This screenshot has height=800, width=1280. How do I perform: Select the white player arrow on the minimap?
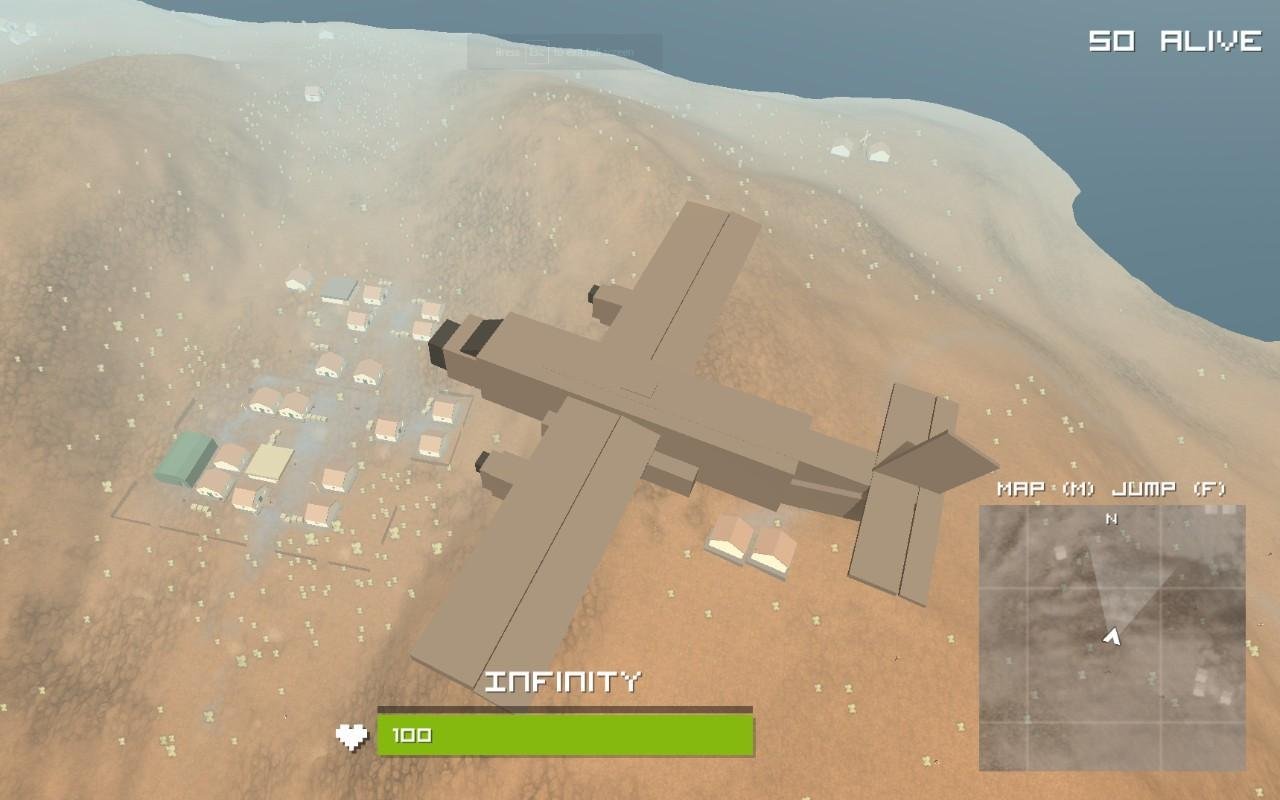(x=1113, y=634)
